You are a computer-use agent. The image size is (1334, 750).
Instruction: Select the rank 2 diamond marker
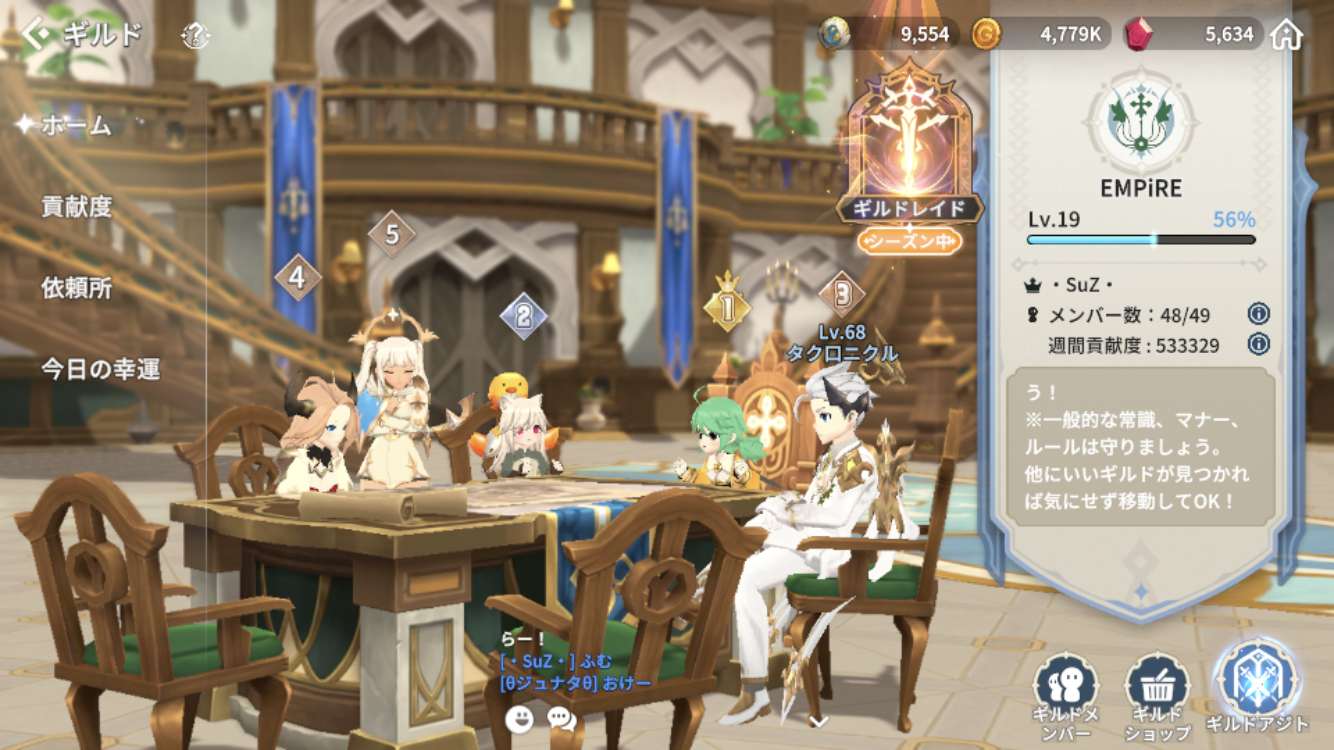pyautogui.click(x=523, y=317)
